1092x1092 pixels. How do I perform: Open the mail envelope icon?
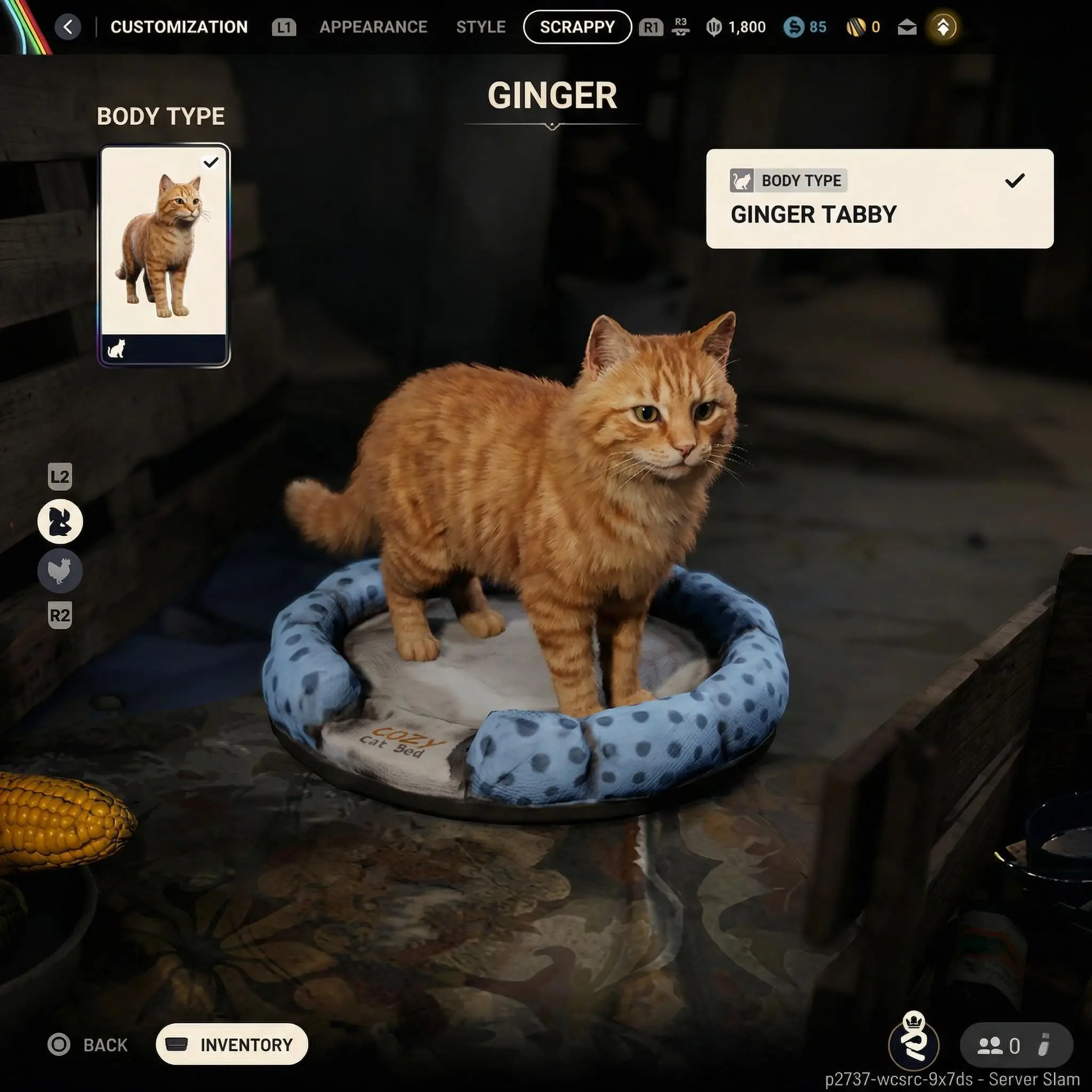click(906, 27)
